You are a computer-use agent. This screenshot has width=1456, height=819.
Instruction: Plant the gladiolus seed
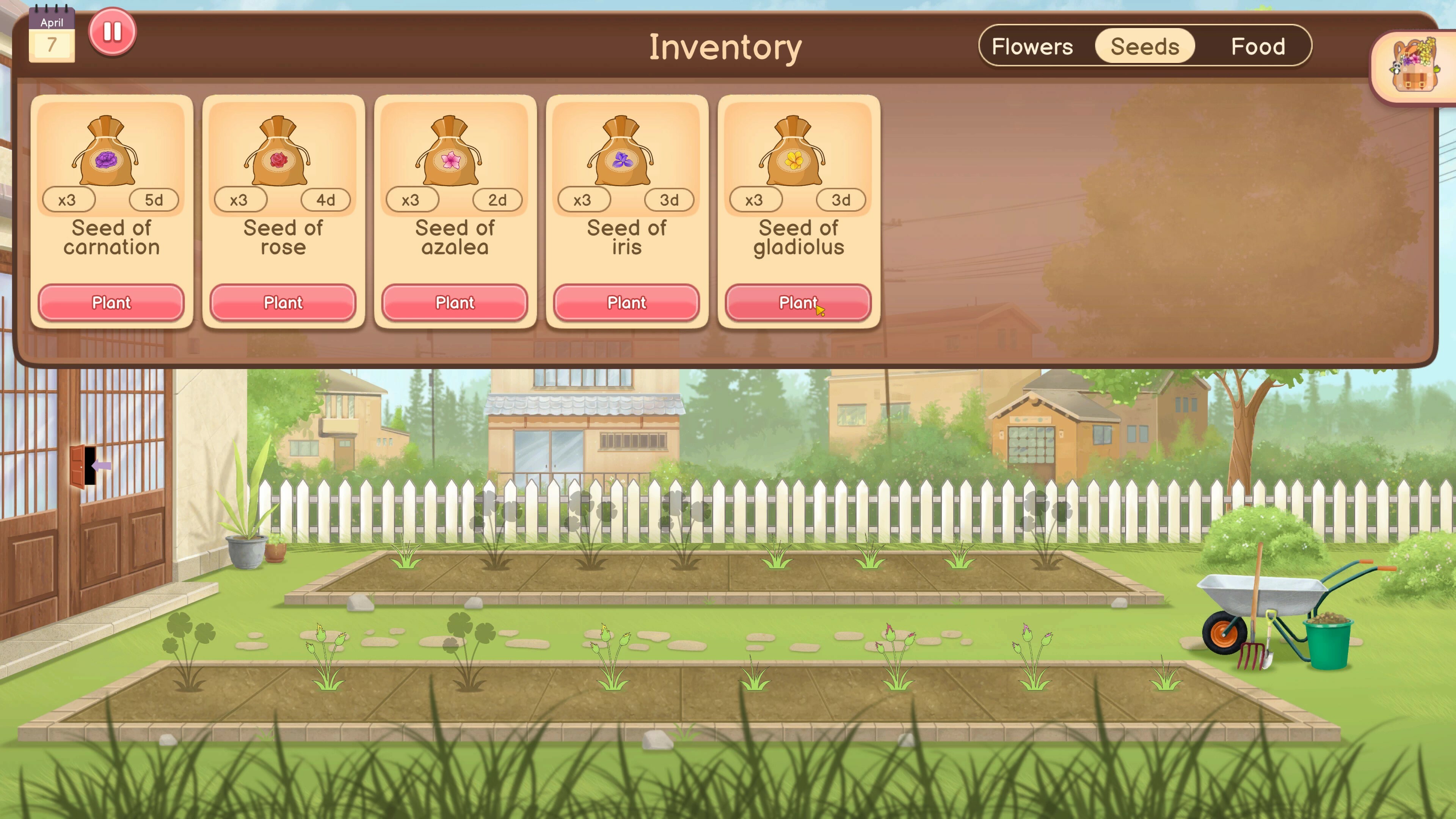[x=798, y=303]
